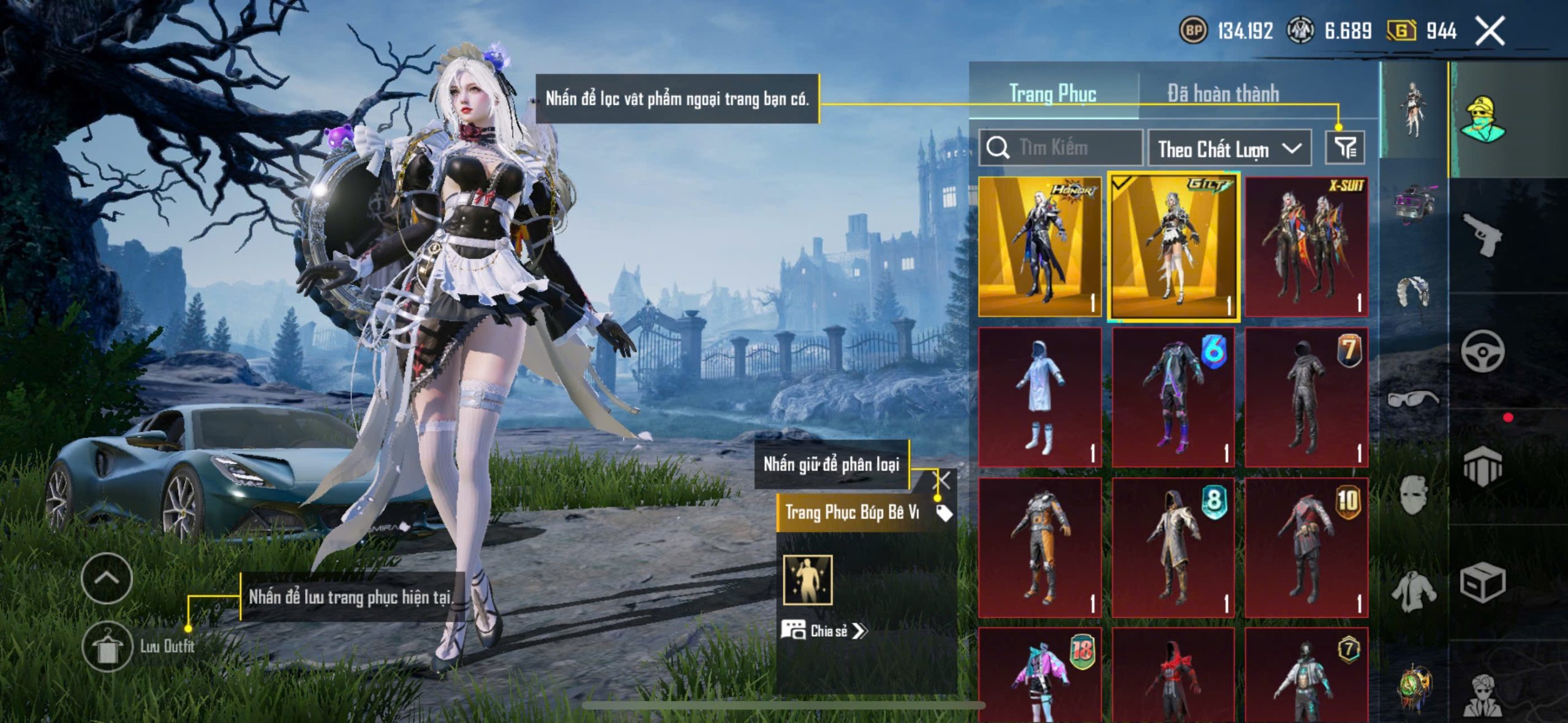The image size is (1568, 723).
Task: Close the outfit details popup
Action: point(942,481)
